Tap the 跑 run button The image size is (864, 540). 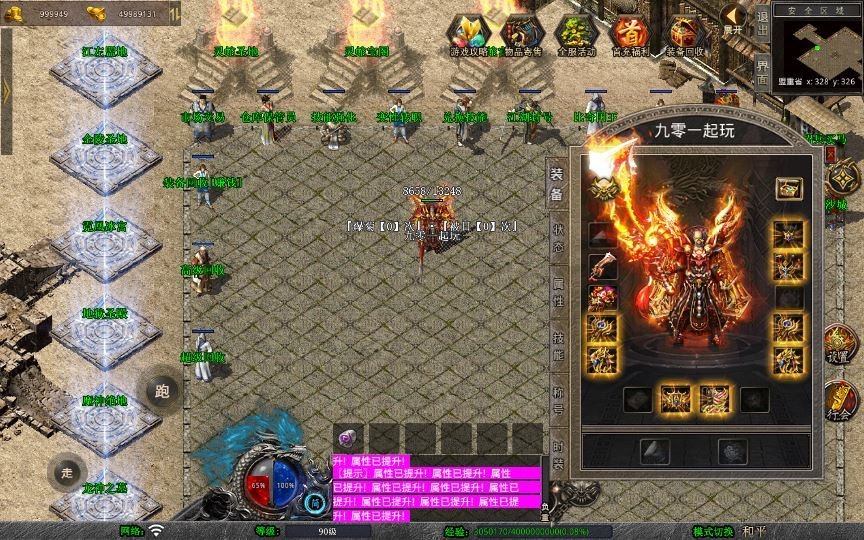coord(161,390)
